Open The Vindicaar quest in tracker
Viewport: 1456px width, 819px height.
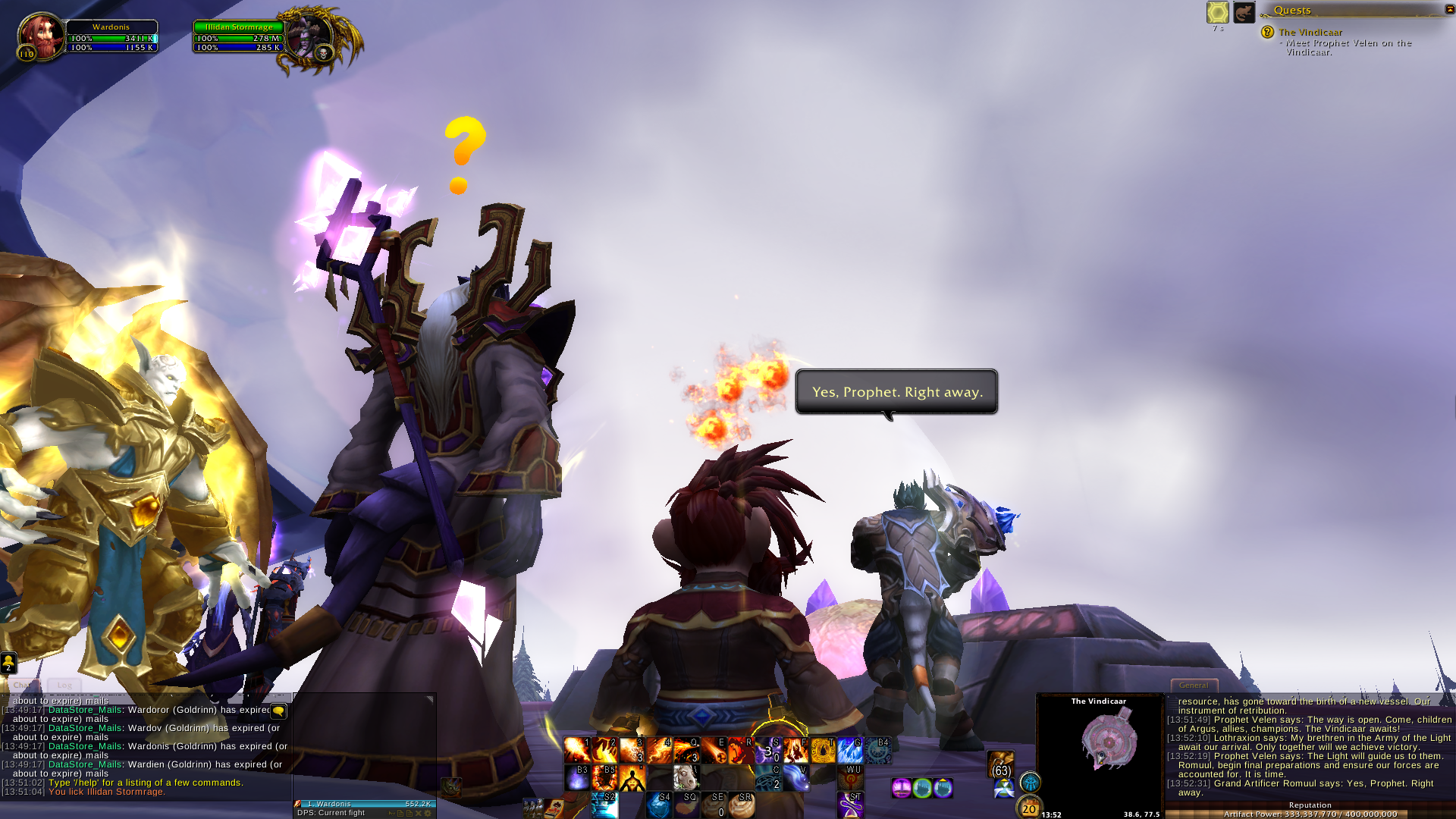tap(1310, 32)
